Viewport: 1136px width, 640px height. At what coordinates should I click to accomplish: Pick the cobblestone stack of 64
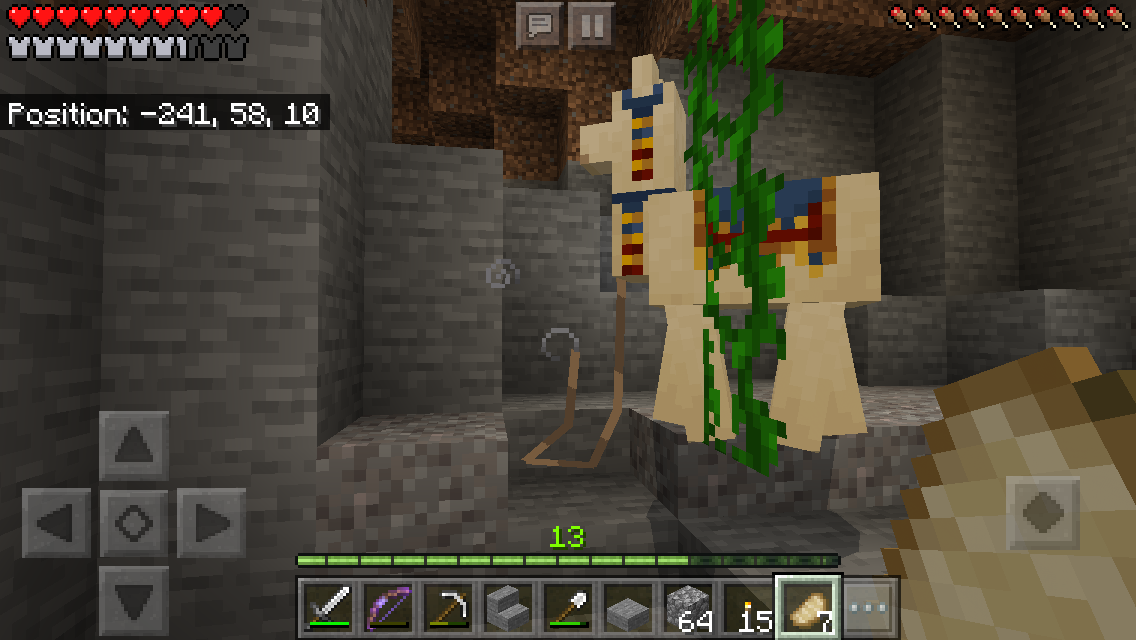[x=689, y=606]
